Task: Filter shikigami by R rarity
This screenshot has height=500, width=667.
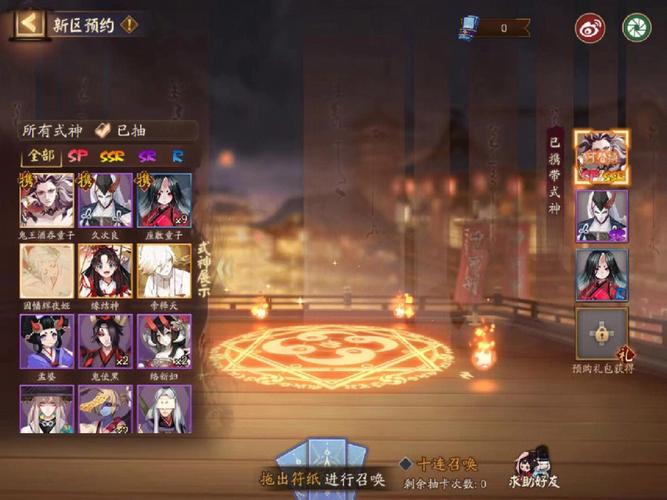Action: (176, 156)
